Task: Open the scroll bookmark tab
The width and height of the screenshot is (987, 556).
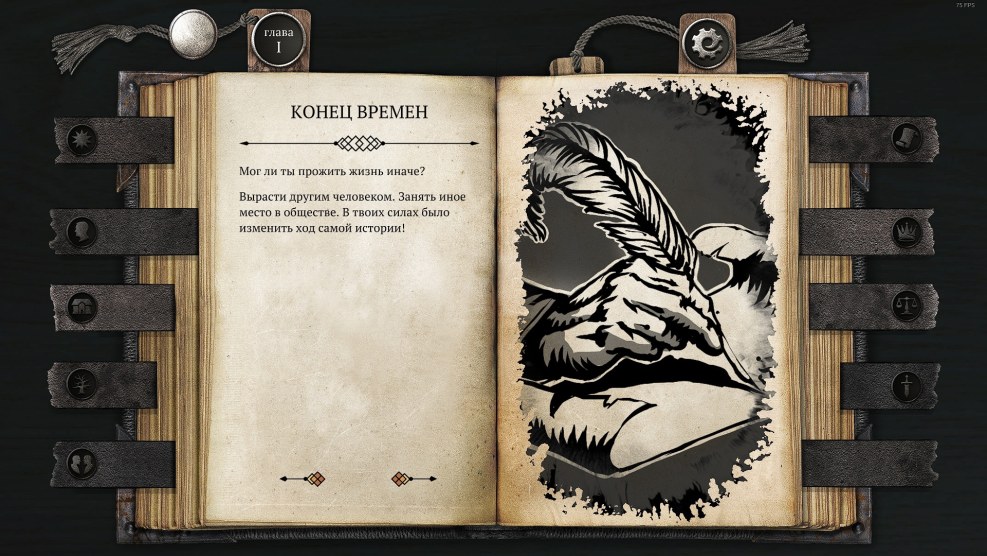Action: (x=905, y=135)
